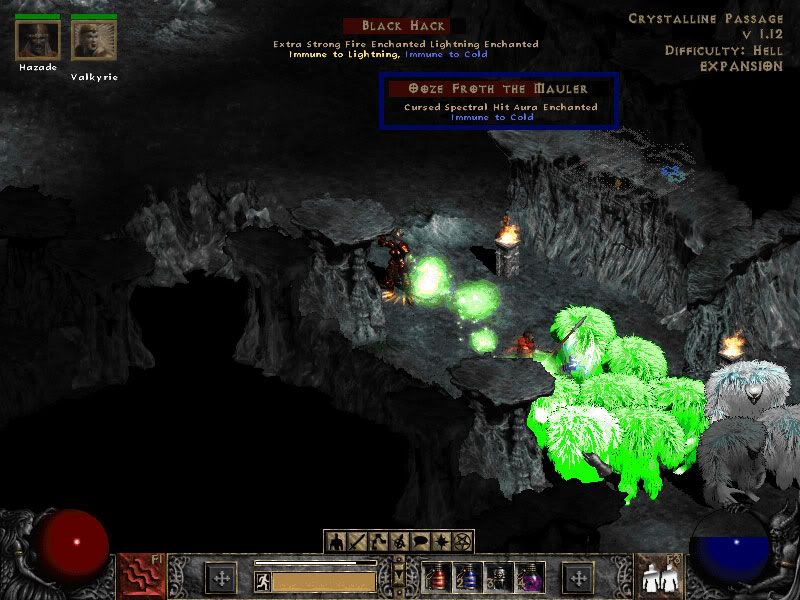Open the character sheet from the mini panel
800x600 pixels.
[336, 542]
